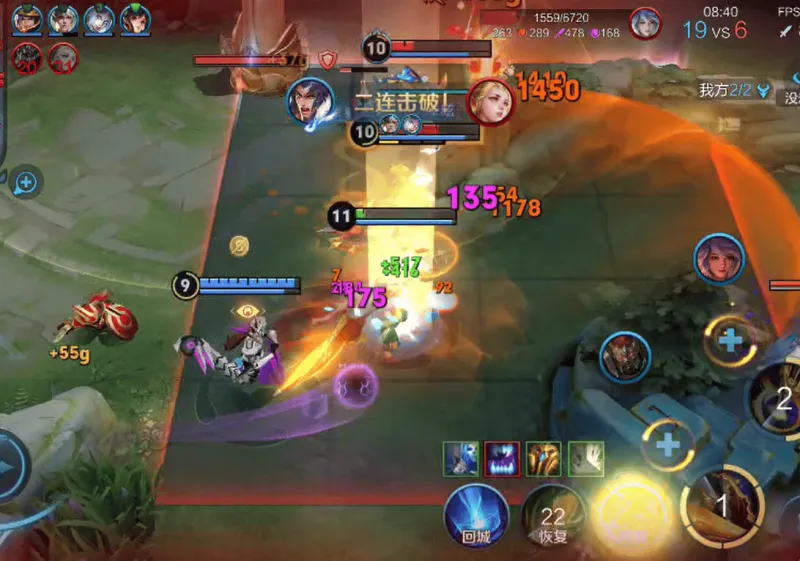
Task: Select the blue skull equipment icon
Action: [460, 459]
